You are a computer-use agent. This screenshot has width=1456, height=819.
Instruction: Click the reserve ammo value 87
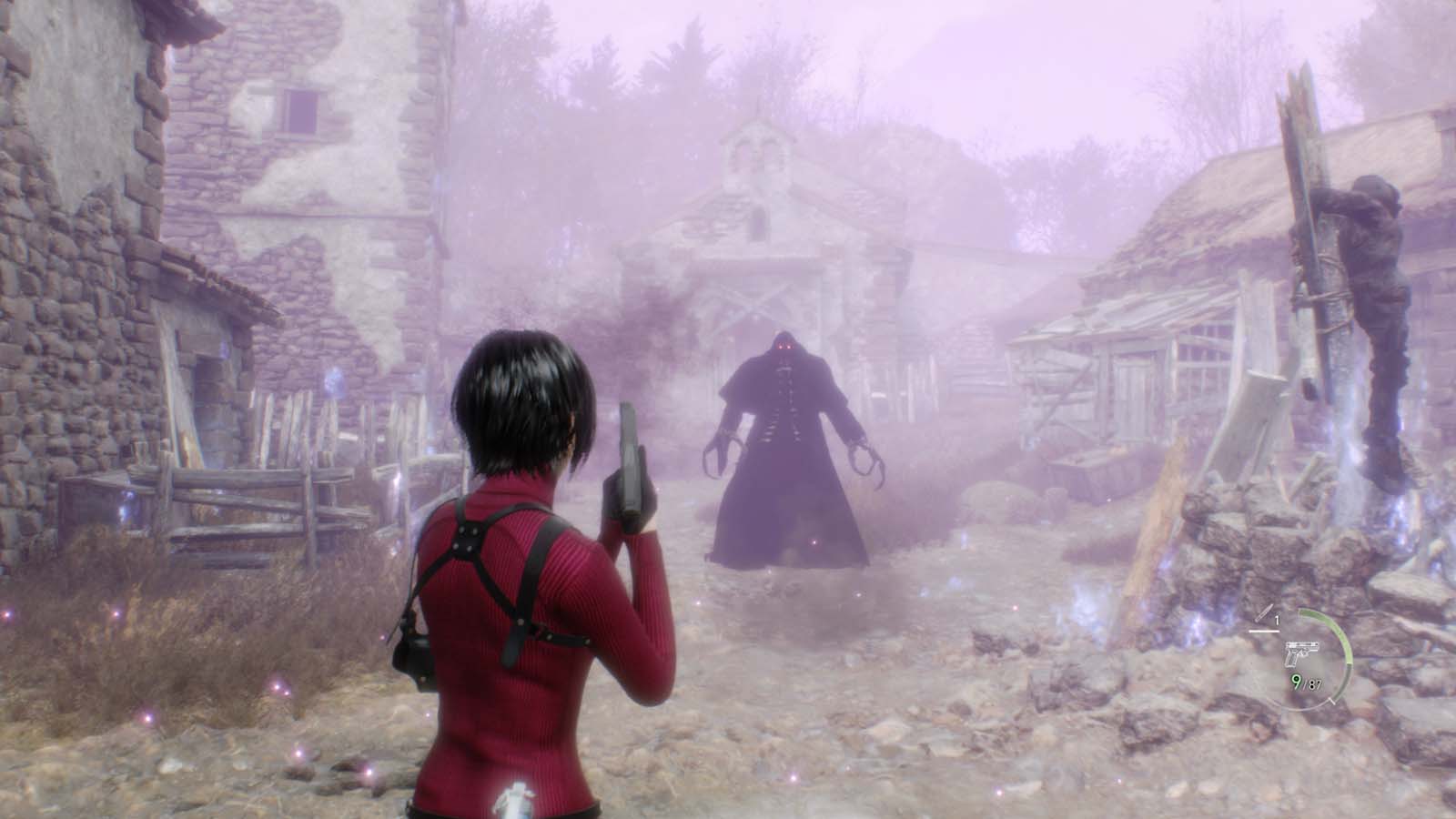(x=1314, y=684)
